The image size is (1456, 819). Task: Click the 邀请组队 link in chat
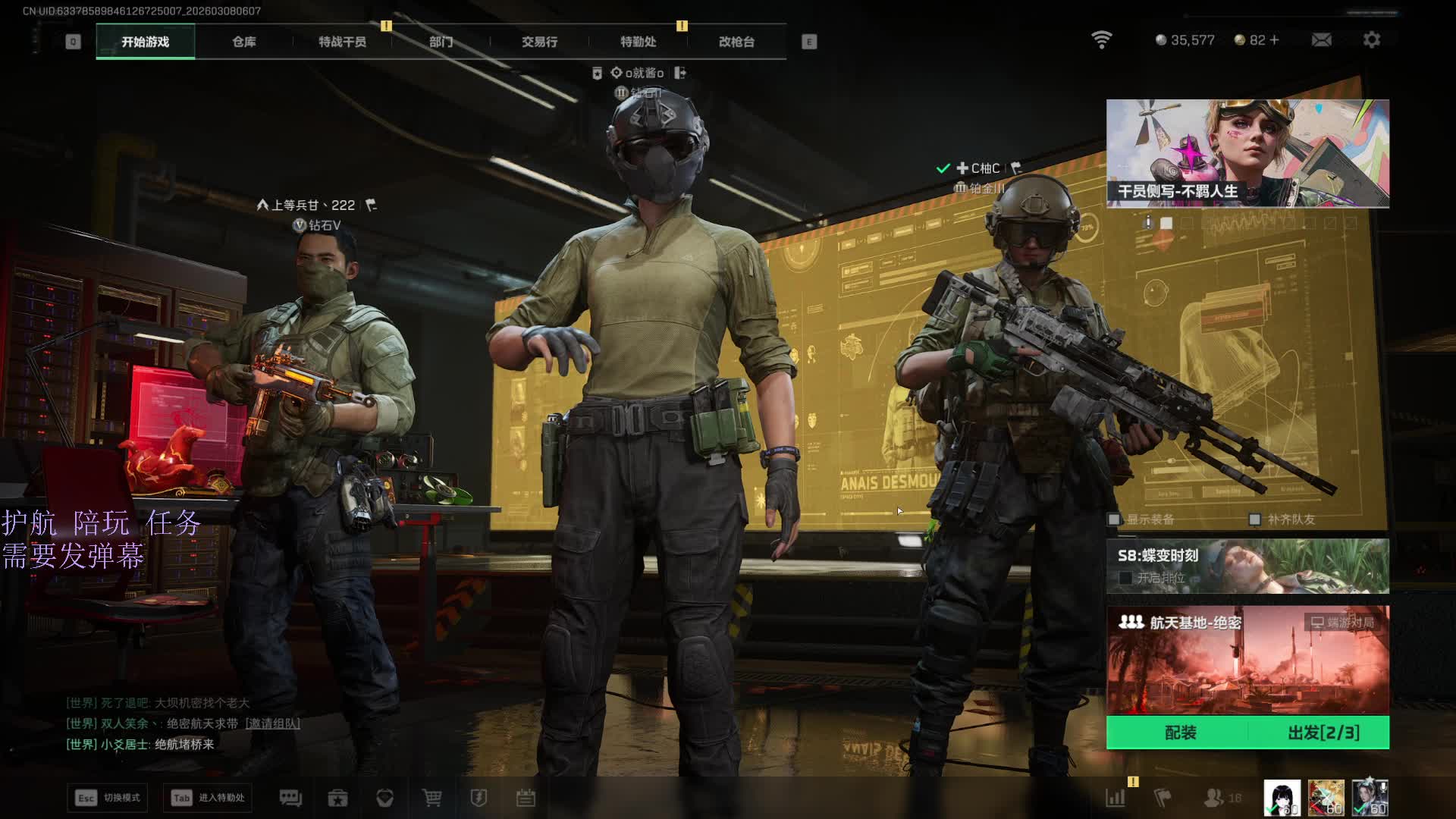272,723
